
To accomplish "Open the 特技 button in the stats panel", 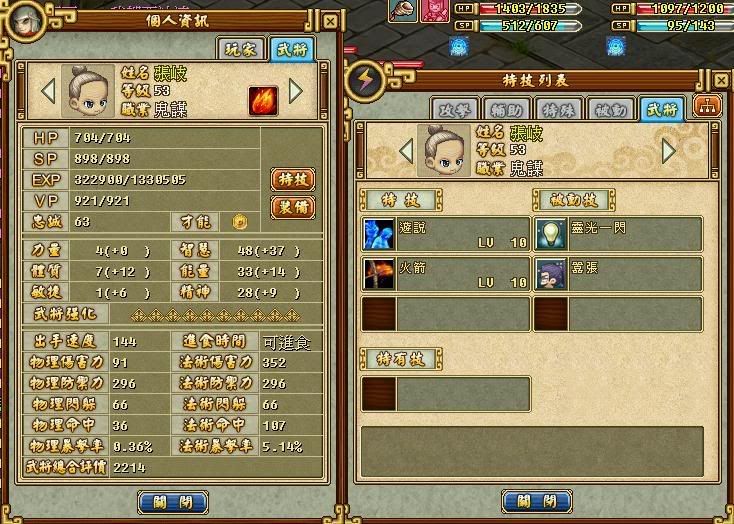I will click(x=293, y=180).
